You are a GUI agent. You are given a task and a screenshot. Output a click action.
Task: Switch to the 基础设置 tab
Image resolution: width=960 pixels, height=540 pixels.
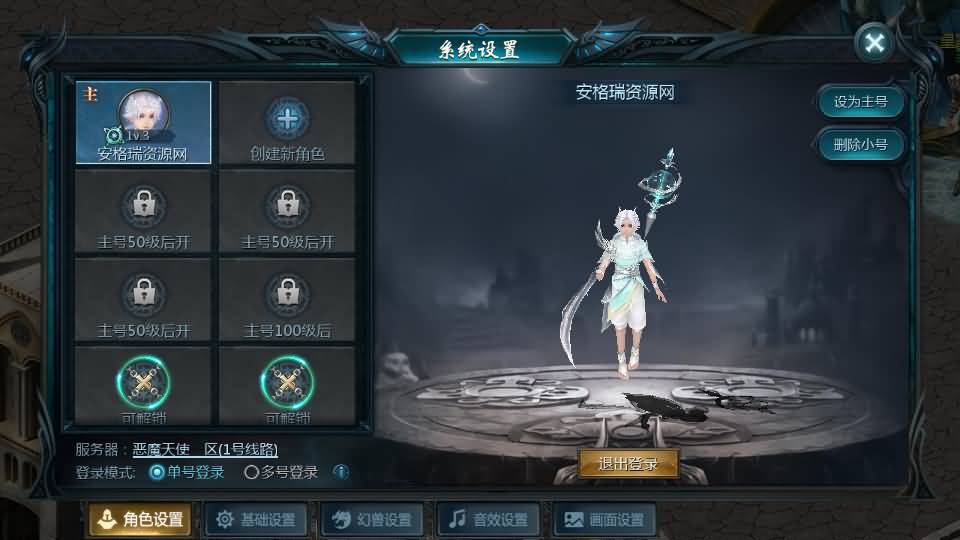(256, 519)
